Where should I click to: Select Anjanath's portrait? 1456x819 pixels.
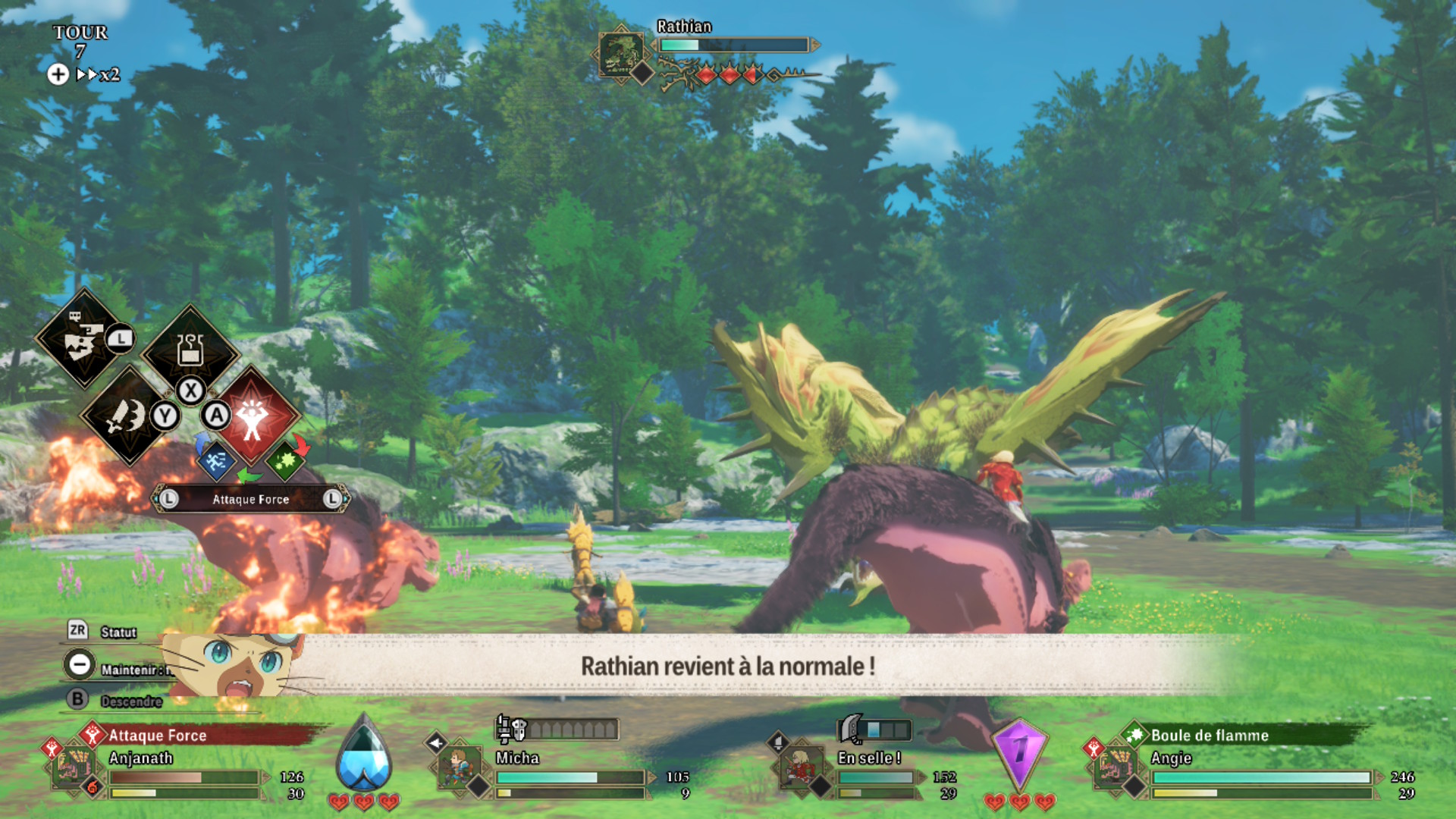(x=73, y=766)
